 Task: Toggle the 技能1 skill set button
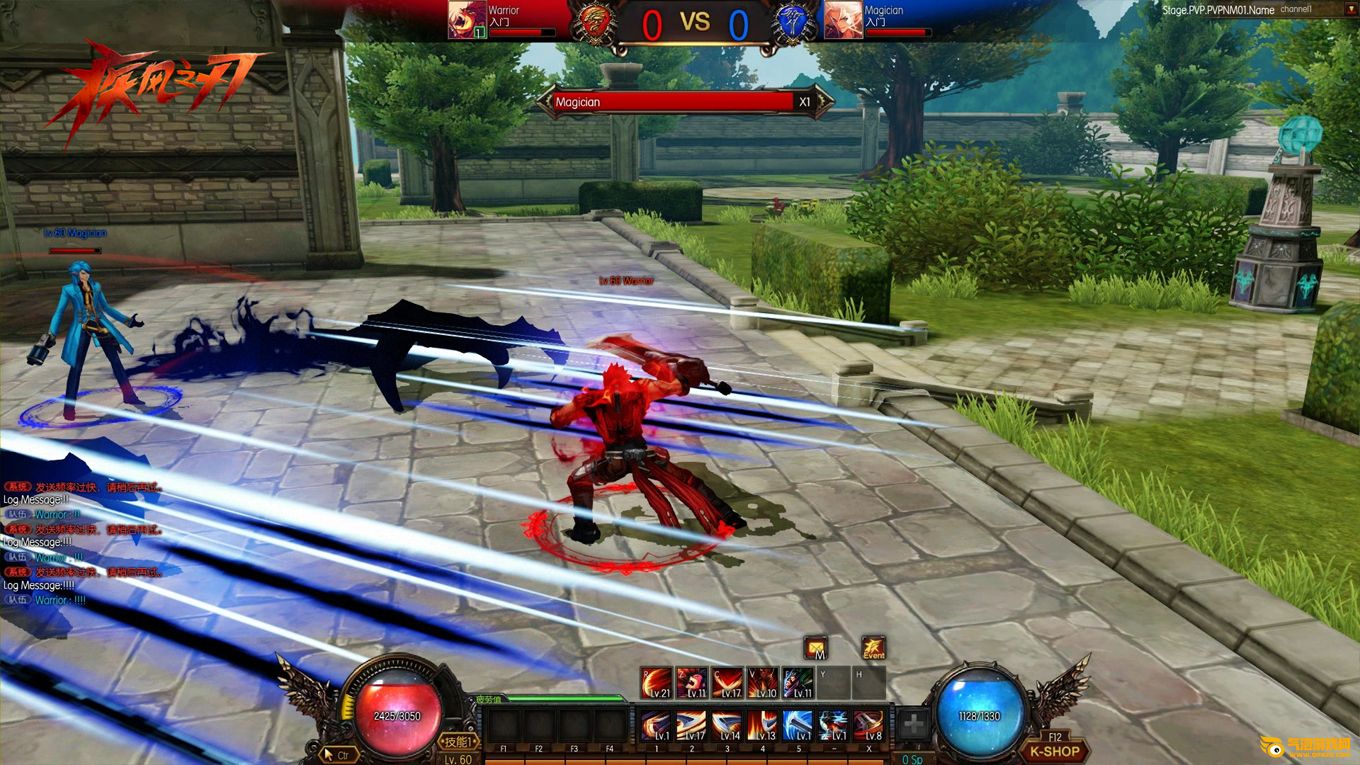(x=456, y=741)
